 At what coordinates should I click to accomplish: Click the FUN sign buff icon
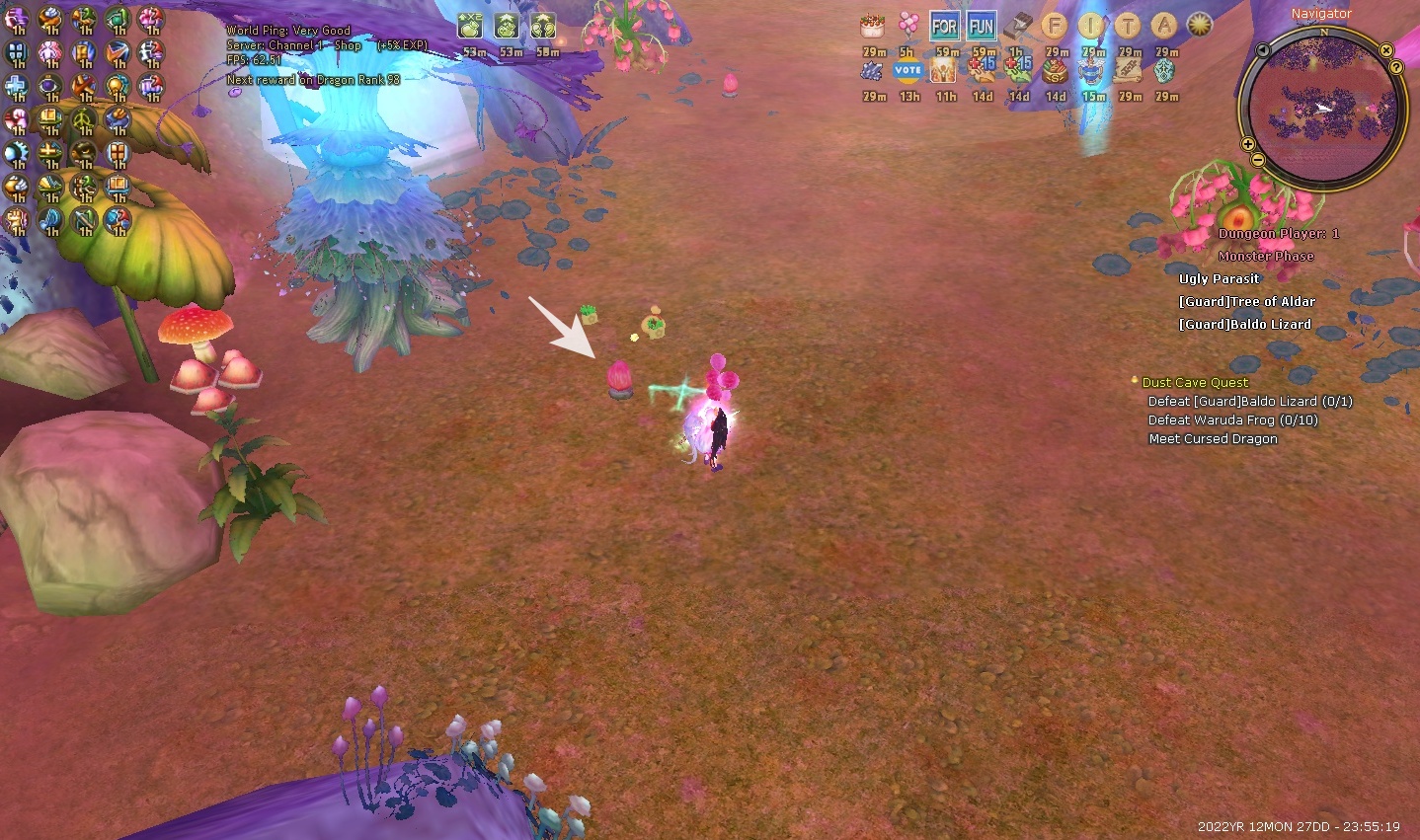982,27
